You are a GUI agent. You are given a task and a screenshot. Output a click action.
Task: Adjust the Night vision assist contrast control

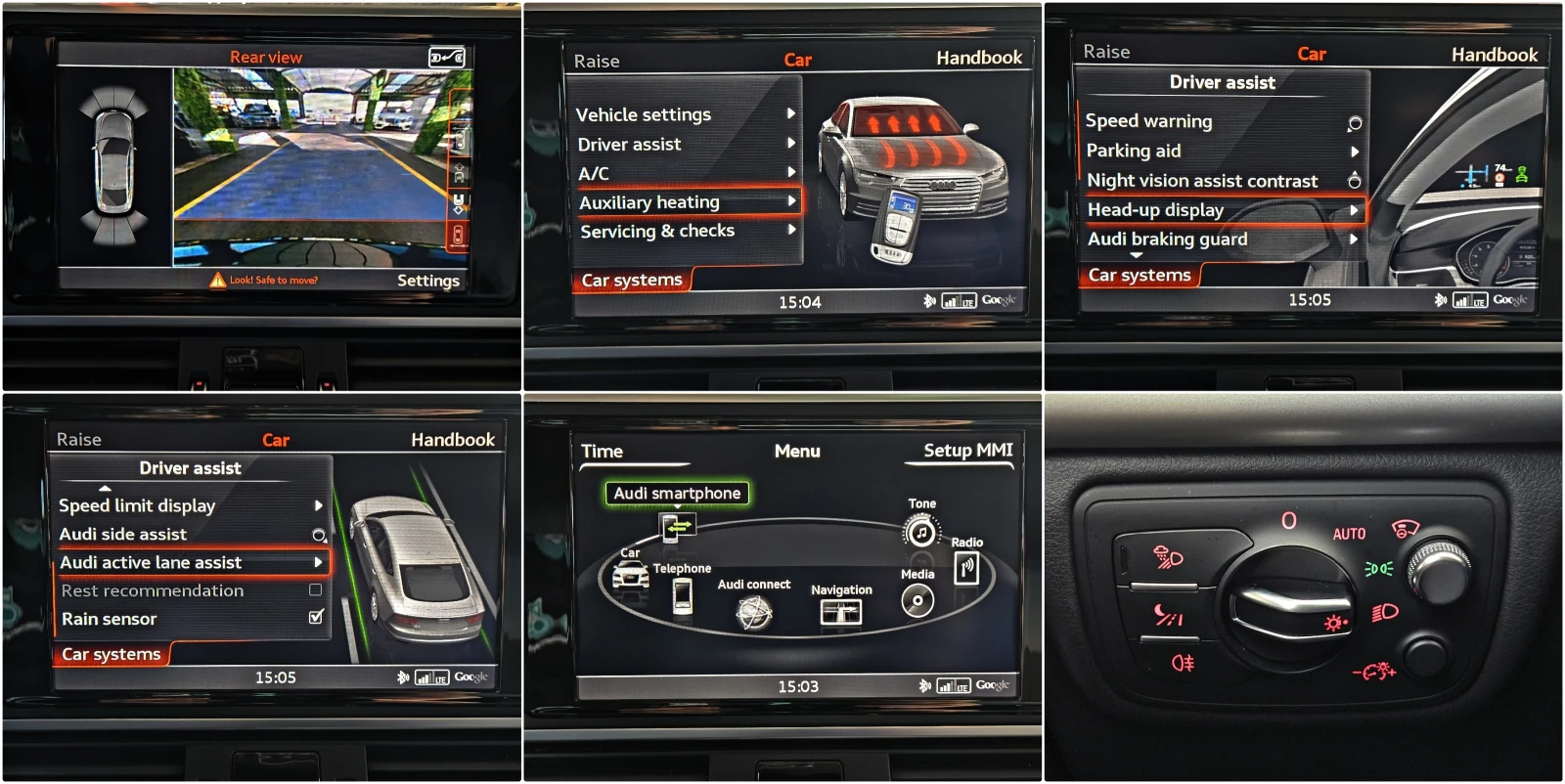[x=1353, y=181]
